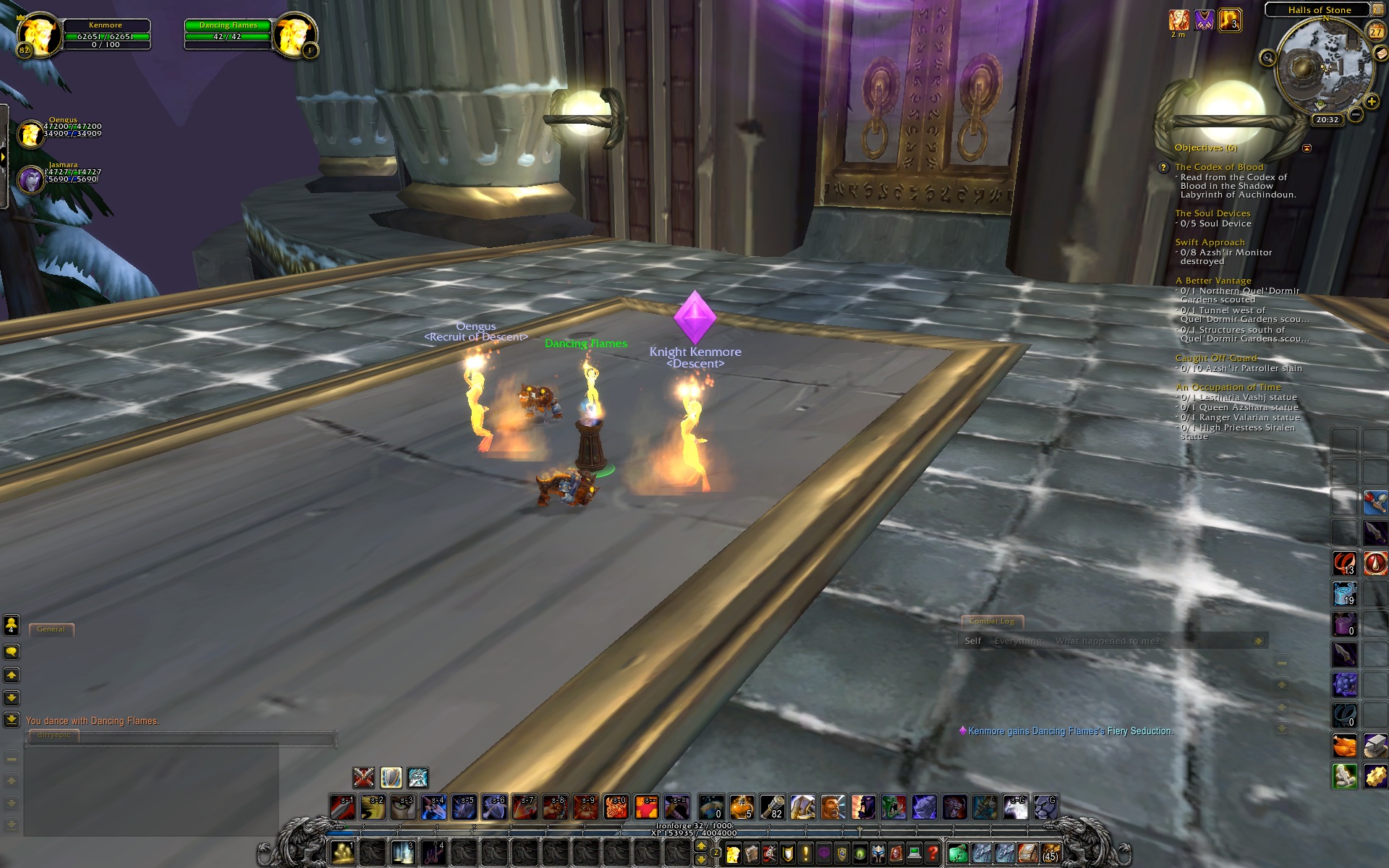
Task: Open the calendar showing day 27
Action: tap(1375, 32)
